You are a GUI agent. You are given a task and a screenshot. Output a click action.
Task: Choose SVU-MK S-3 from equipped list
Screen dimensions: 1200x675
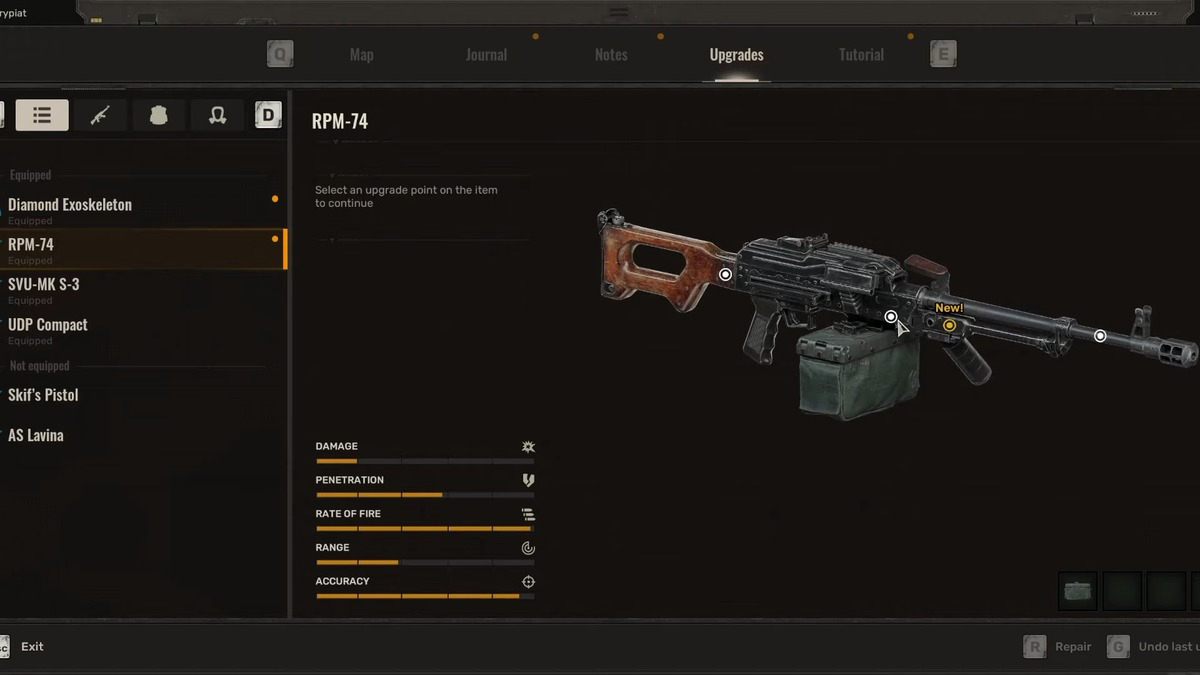[44, 285]
